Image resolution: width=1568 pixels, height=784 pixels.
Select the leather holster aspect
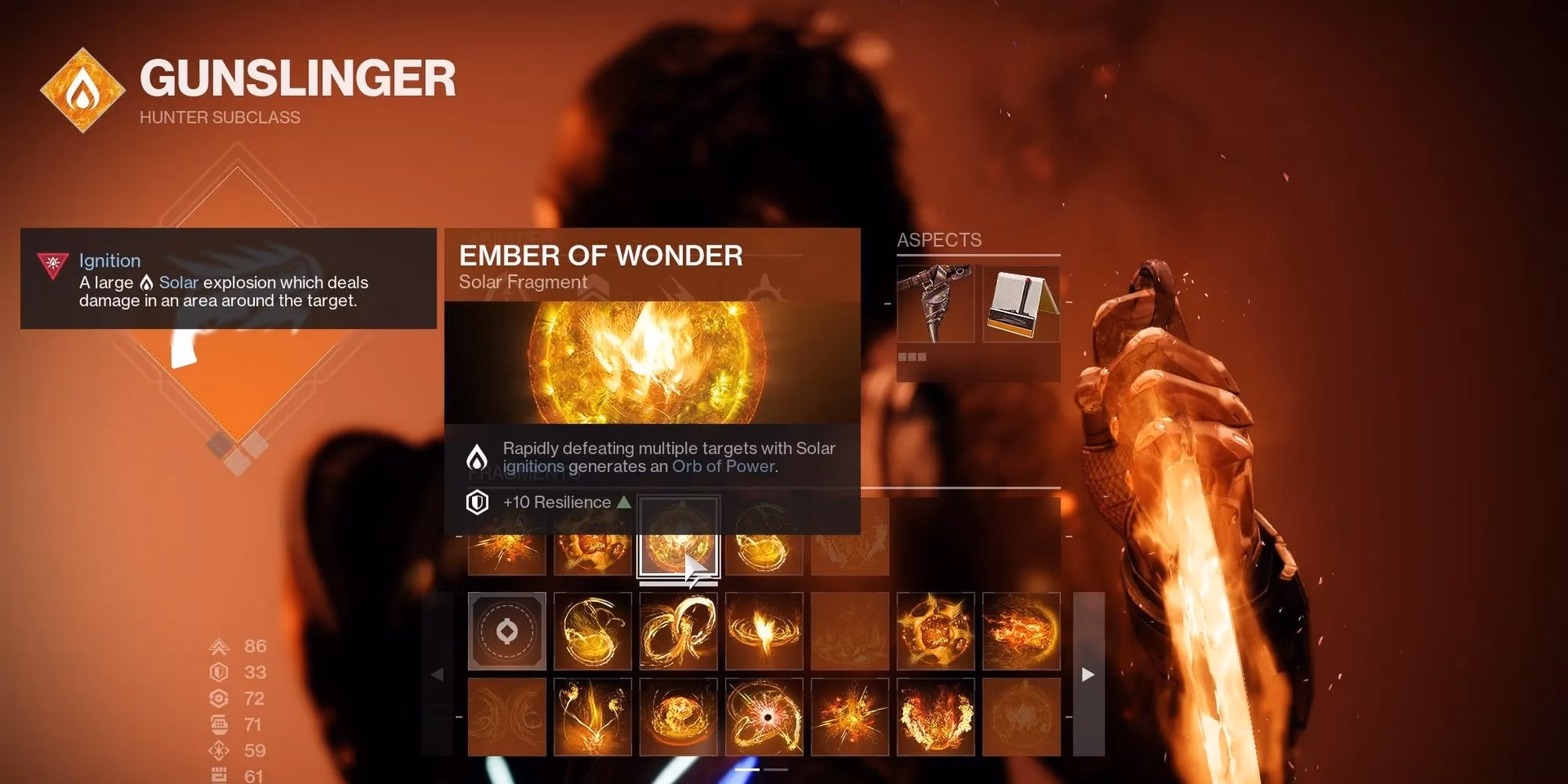pyautogui.click(x=935, y=303)
